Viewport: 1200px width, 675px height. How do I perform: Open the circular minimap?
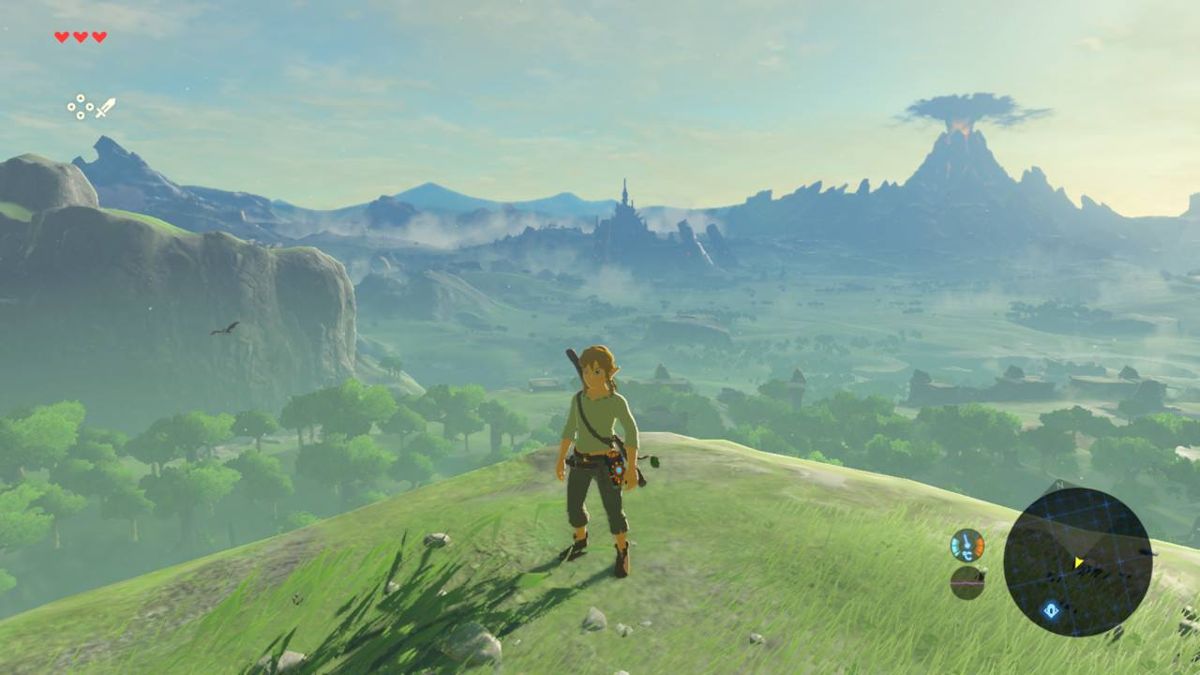[x=1077, y=562]
